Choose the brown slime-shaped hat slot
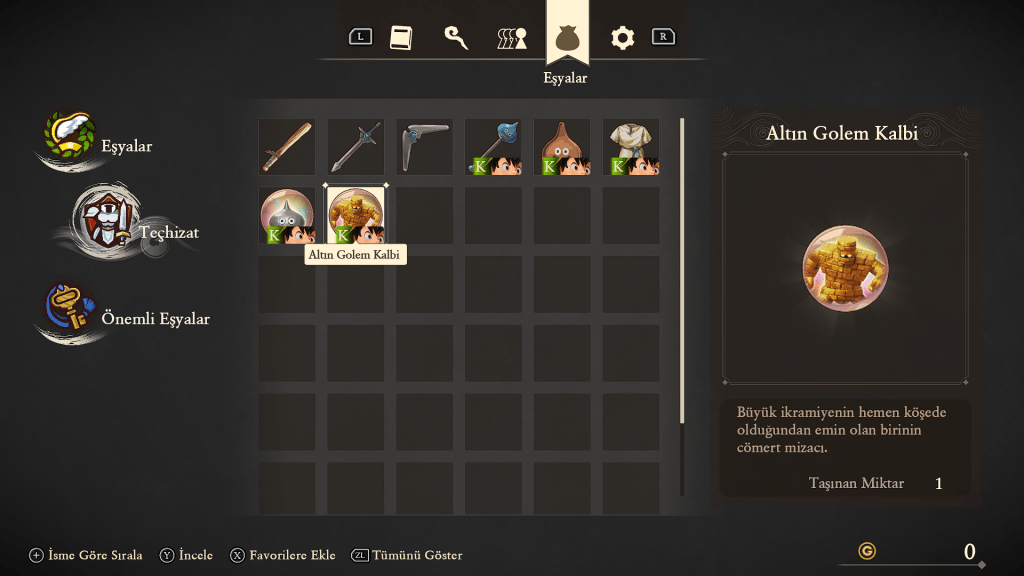The height and width of the screenshot is (576, 1024). point(562,147)
